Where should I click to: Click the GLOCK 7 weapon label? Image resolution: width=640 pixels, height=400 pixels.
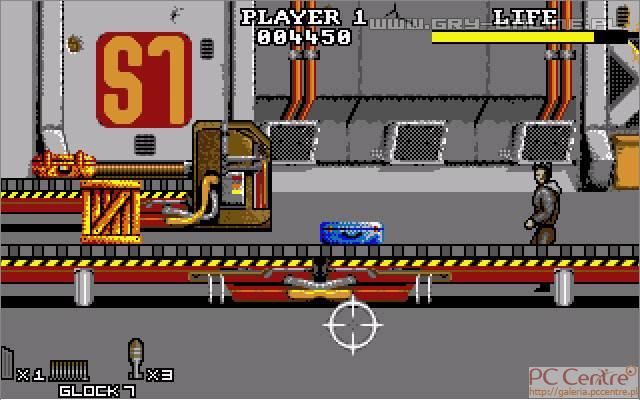pos(97,390)
